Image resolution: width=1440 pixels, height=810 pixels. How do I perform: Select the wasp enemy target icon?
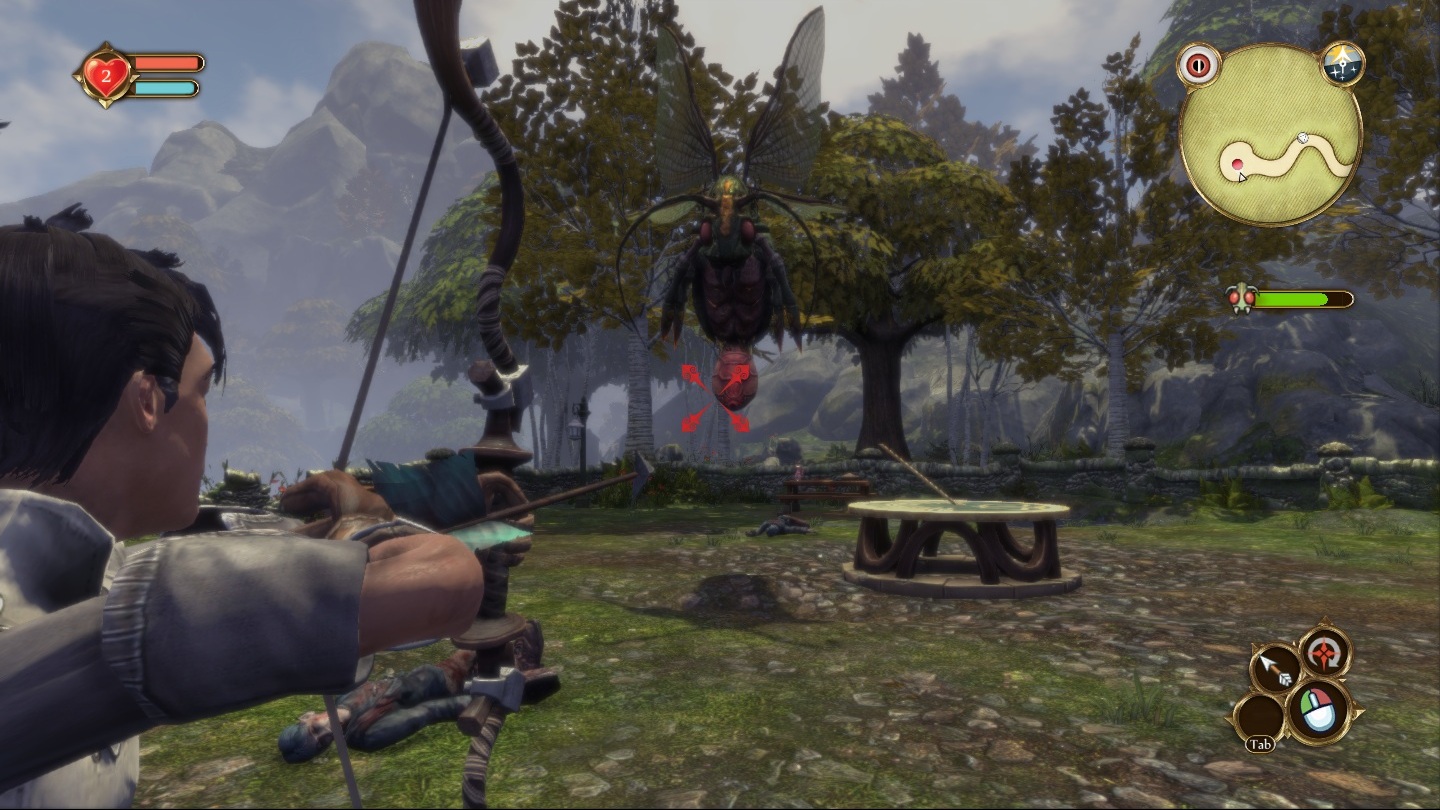[x=1241, y=299]
